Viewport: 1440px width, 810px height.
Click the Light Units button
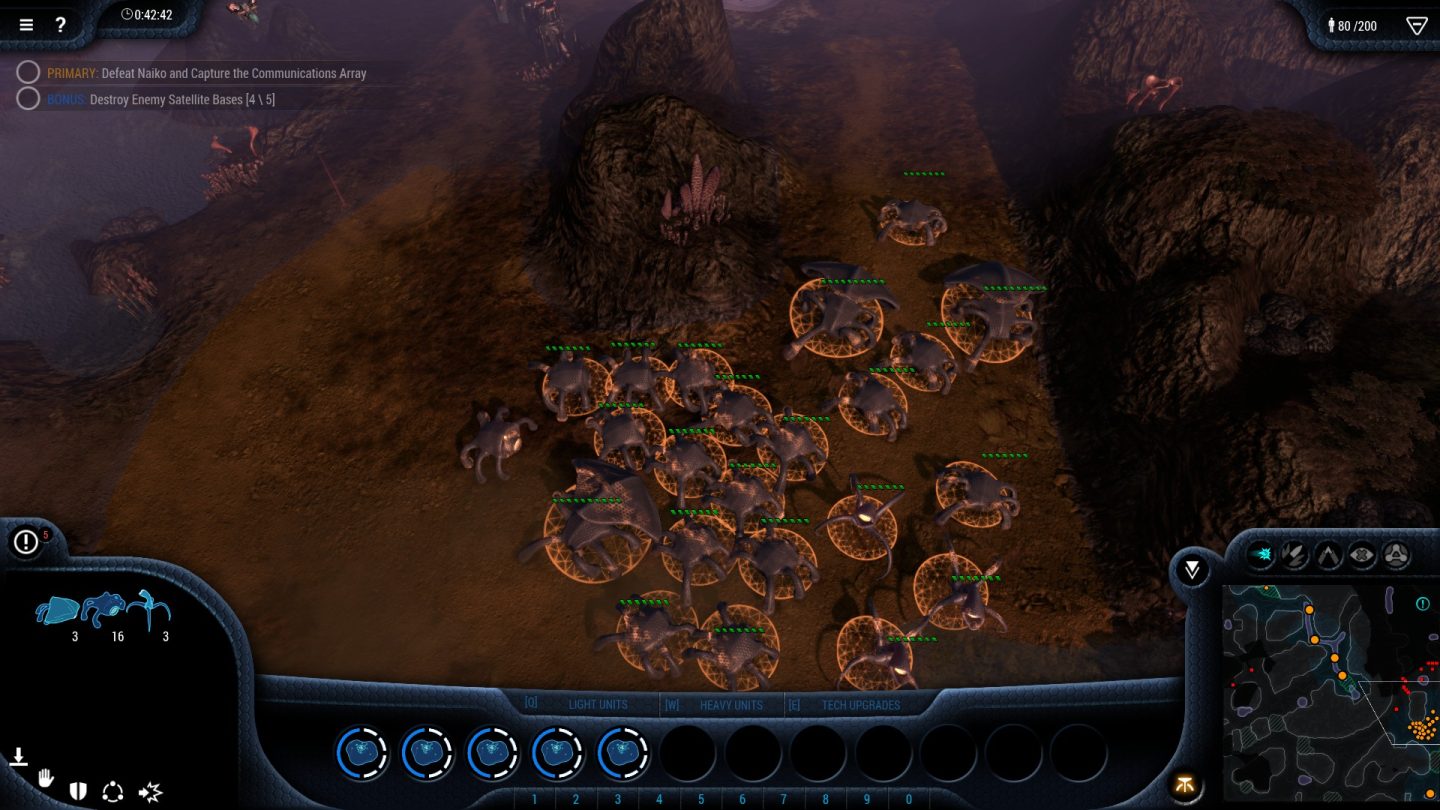point(598,704)
